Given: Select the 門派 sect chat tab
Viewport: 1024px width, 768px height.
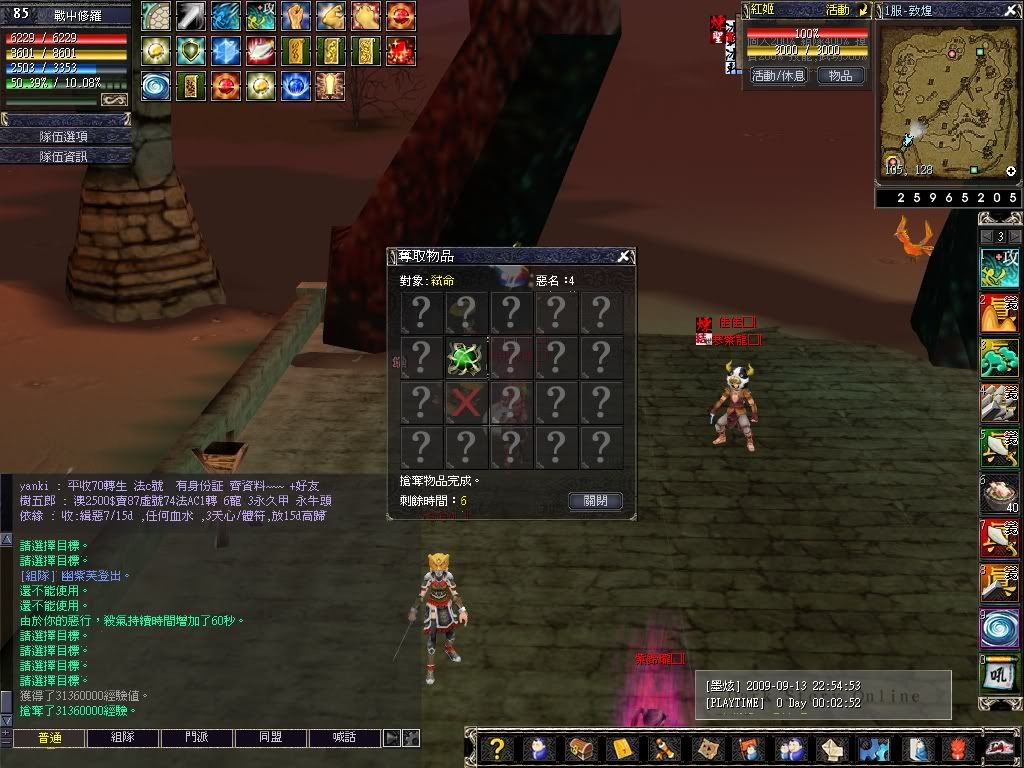Looking at the screenshot, I should (196, 738).
